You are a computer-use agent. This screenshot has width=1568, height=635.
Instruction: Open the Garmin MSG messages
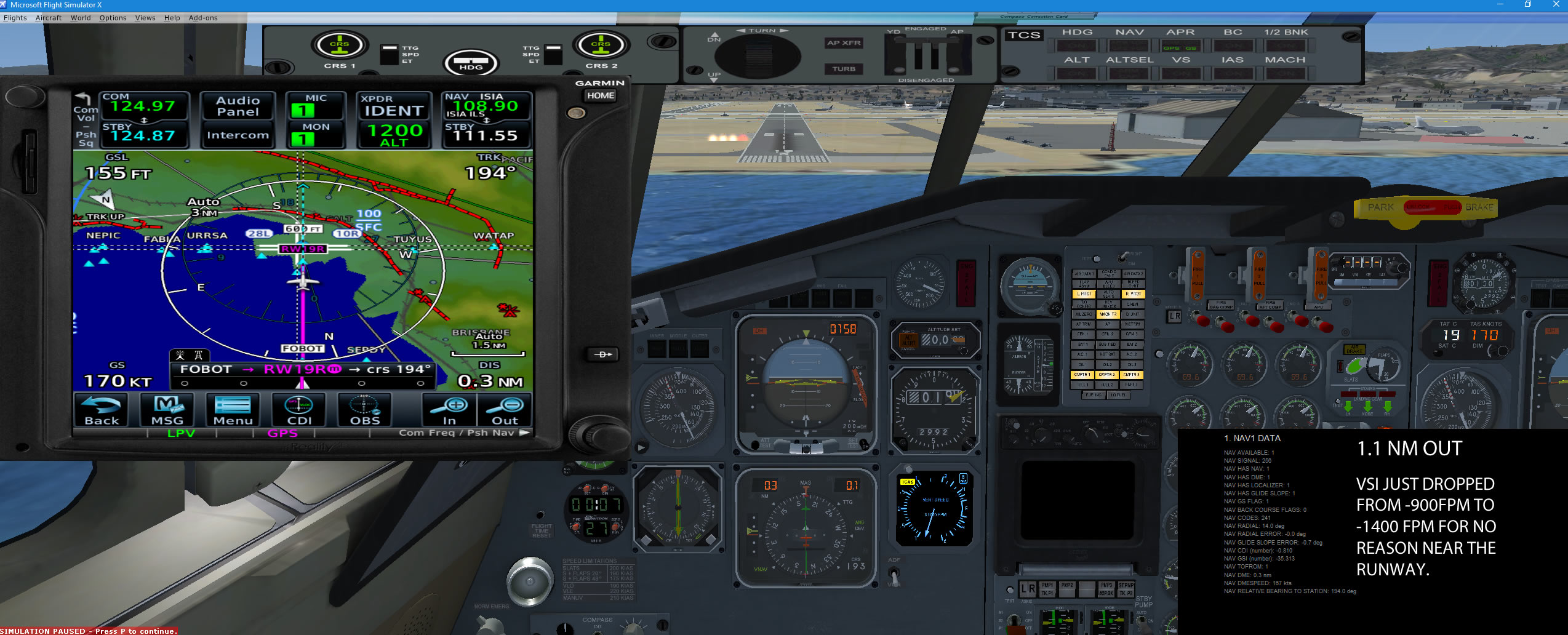tap(167, 410)
